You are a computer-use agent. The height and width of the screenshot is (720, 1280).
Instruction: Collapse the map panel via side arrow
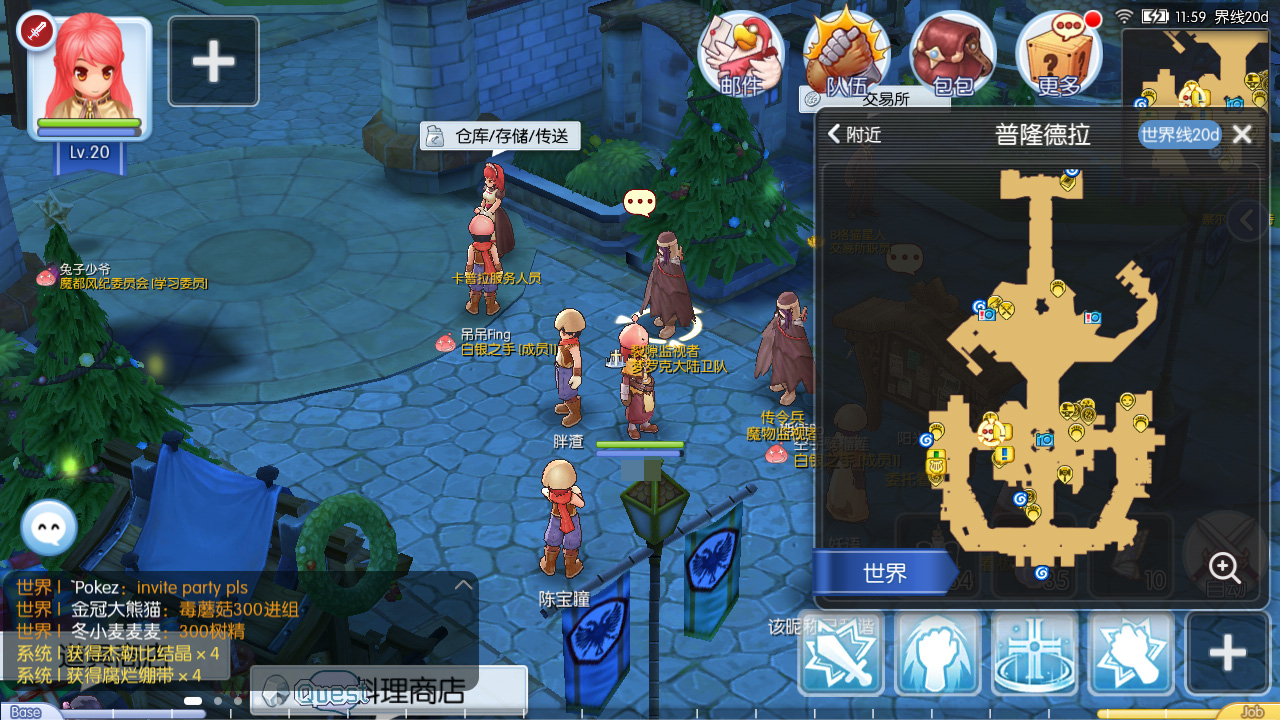click(1246, 220)
